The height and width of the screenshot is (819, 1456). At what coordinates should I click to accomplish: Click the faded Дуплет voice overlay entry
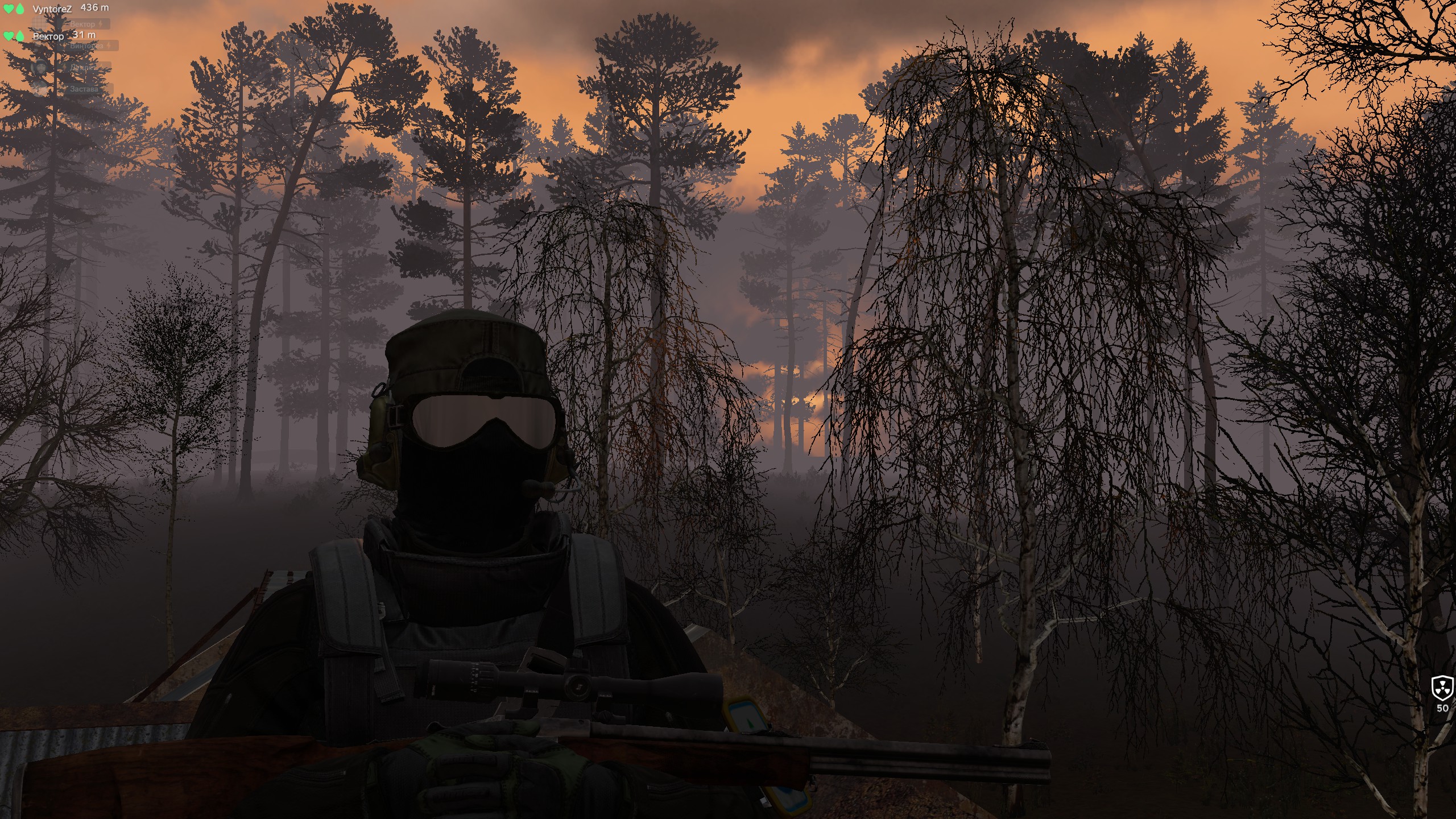coord(82,68)
